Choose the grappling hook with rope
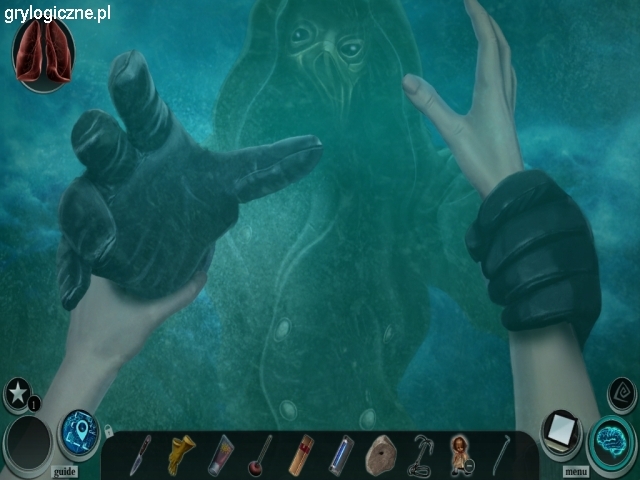This screenshot has height=480, width=640. coord(421,456)
